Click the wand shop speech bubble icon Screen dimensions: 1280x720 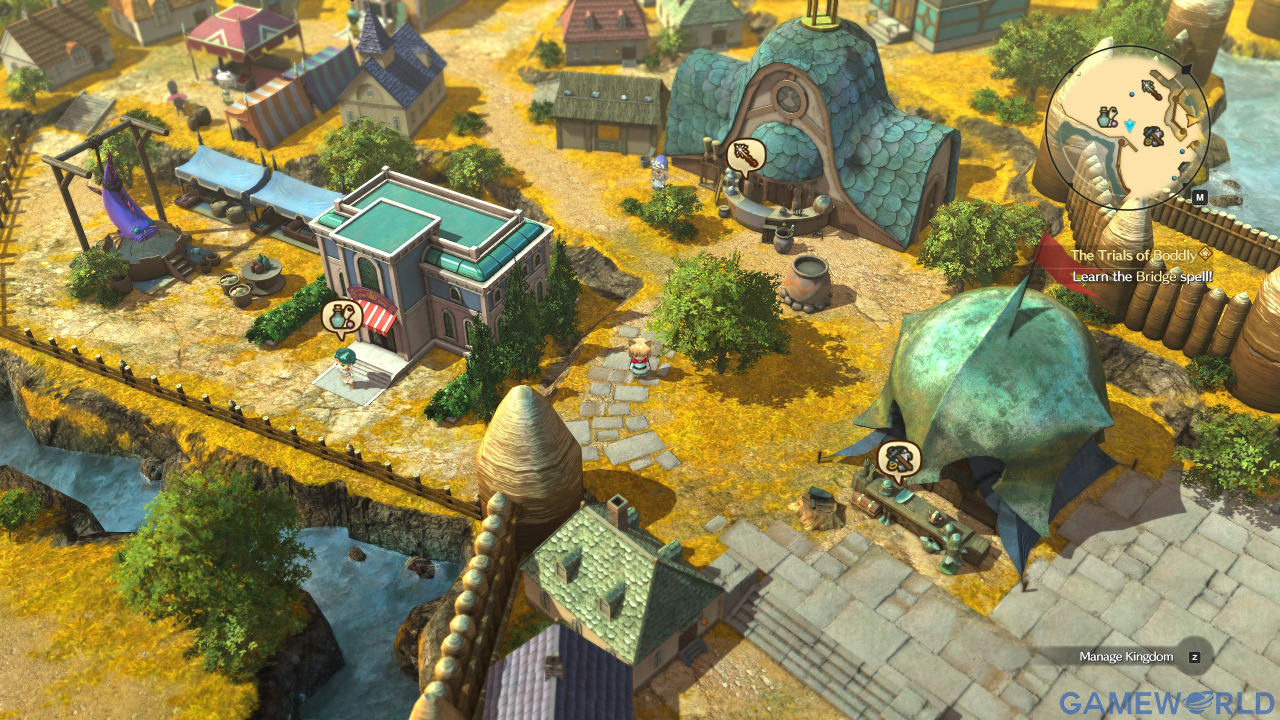click(x=746, y=155)
